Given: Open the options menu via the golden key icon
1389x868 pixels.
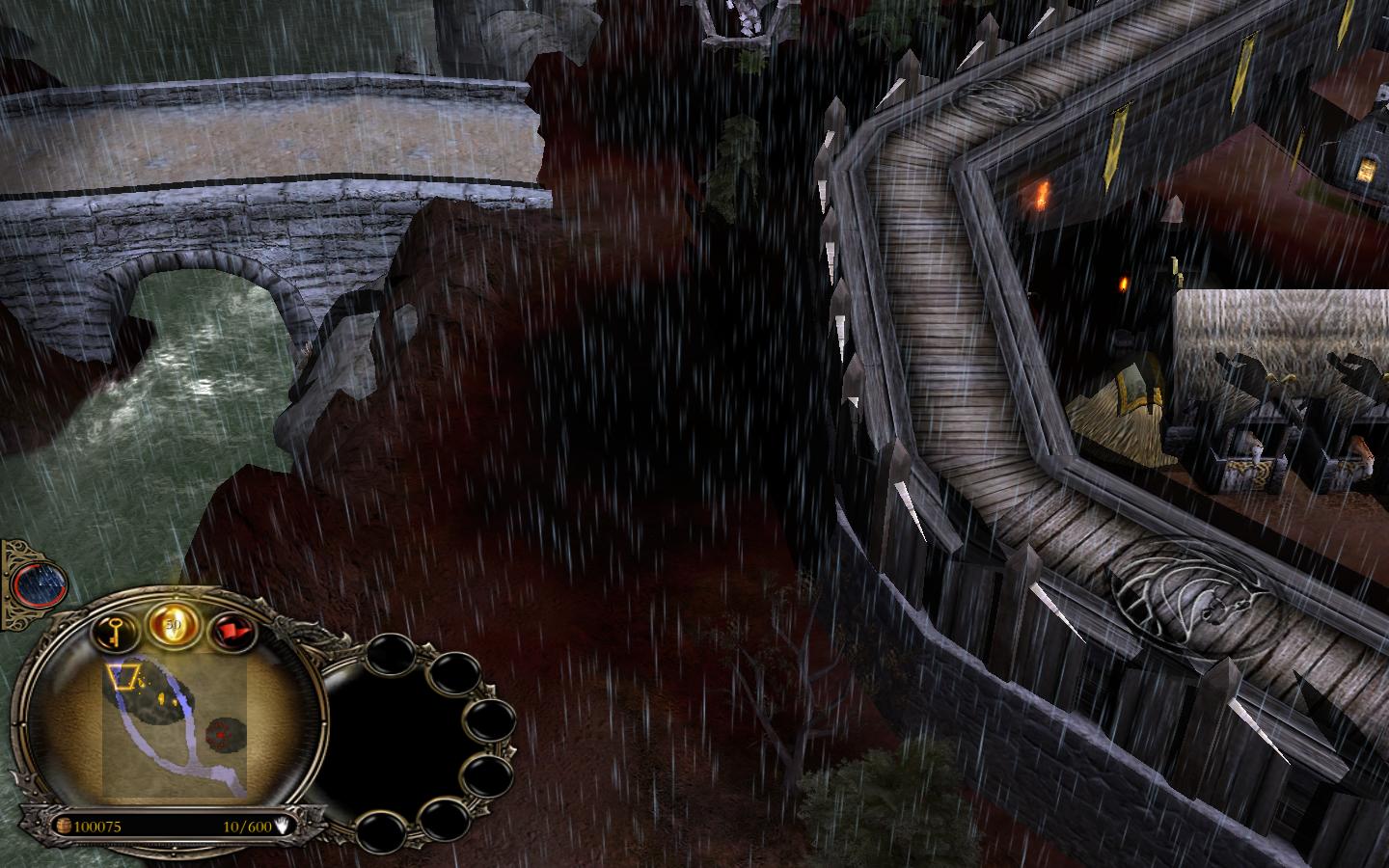Looking at the screenshot, I should click(114, 633).
